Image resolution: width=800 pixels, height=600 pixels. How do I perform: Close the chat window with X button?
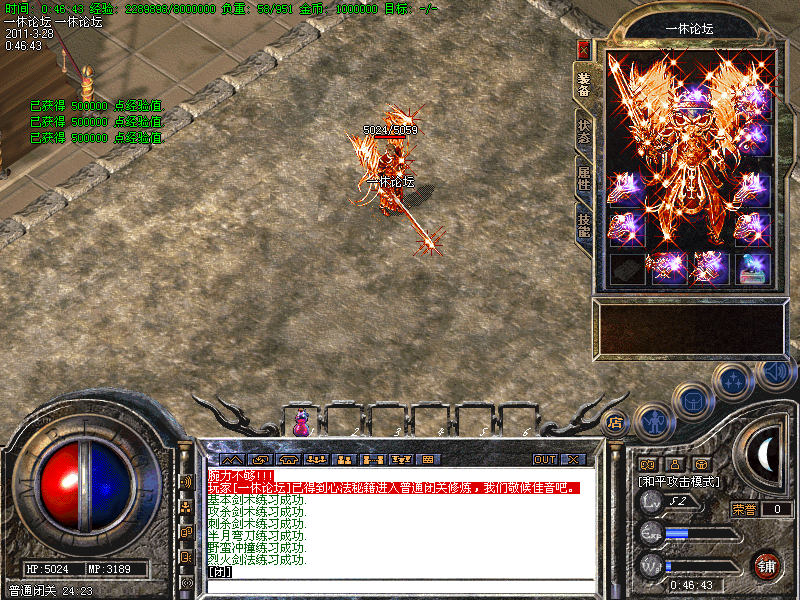click(x=573, y=460)
